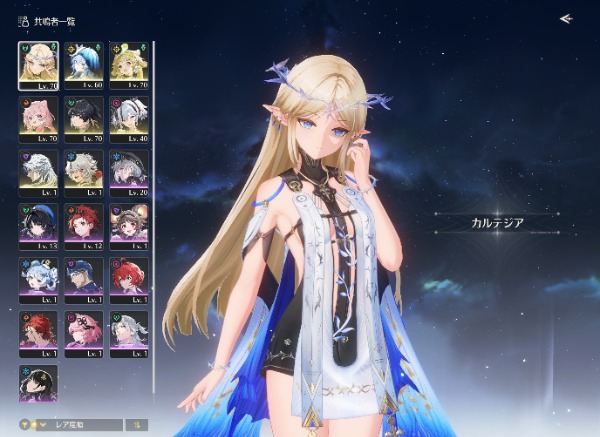Select the red-haired resonator at Lv. 12
Viewport: 600px width, 437px height.
pyautogui.click(x=83, y=224)
